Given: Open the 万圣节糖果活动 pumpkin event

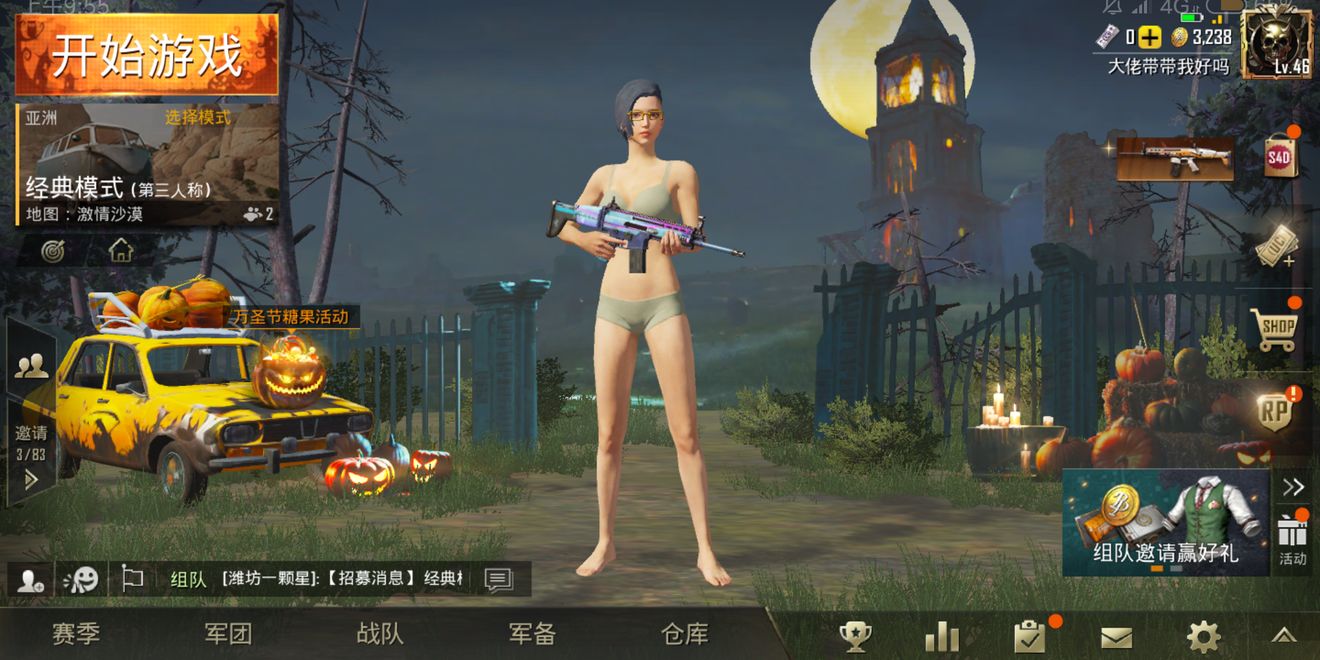Looking at the screenshot, I should 289,368.
